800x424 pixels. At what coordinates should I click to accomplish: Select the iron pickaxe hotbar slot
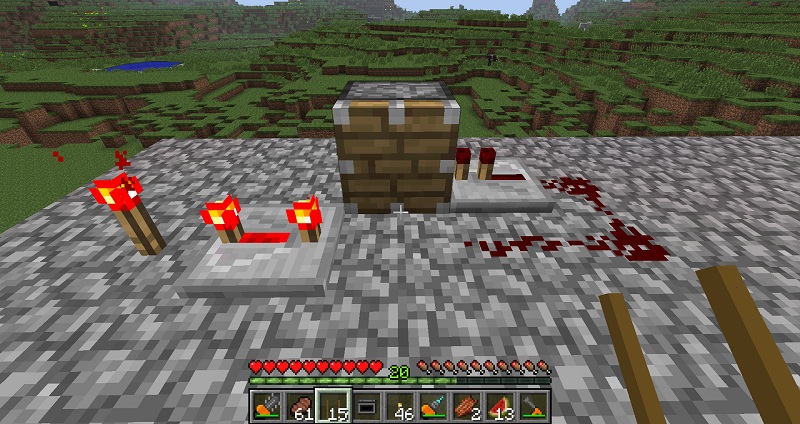tap(267, 405)
